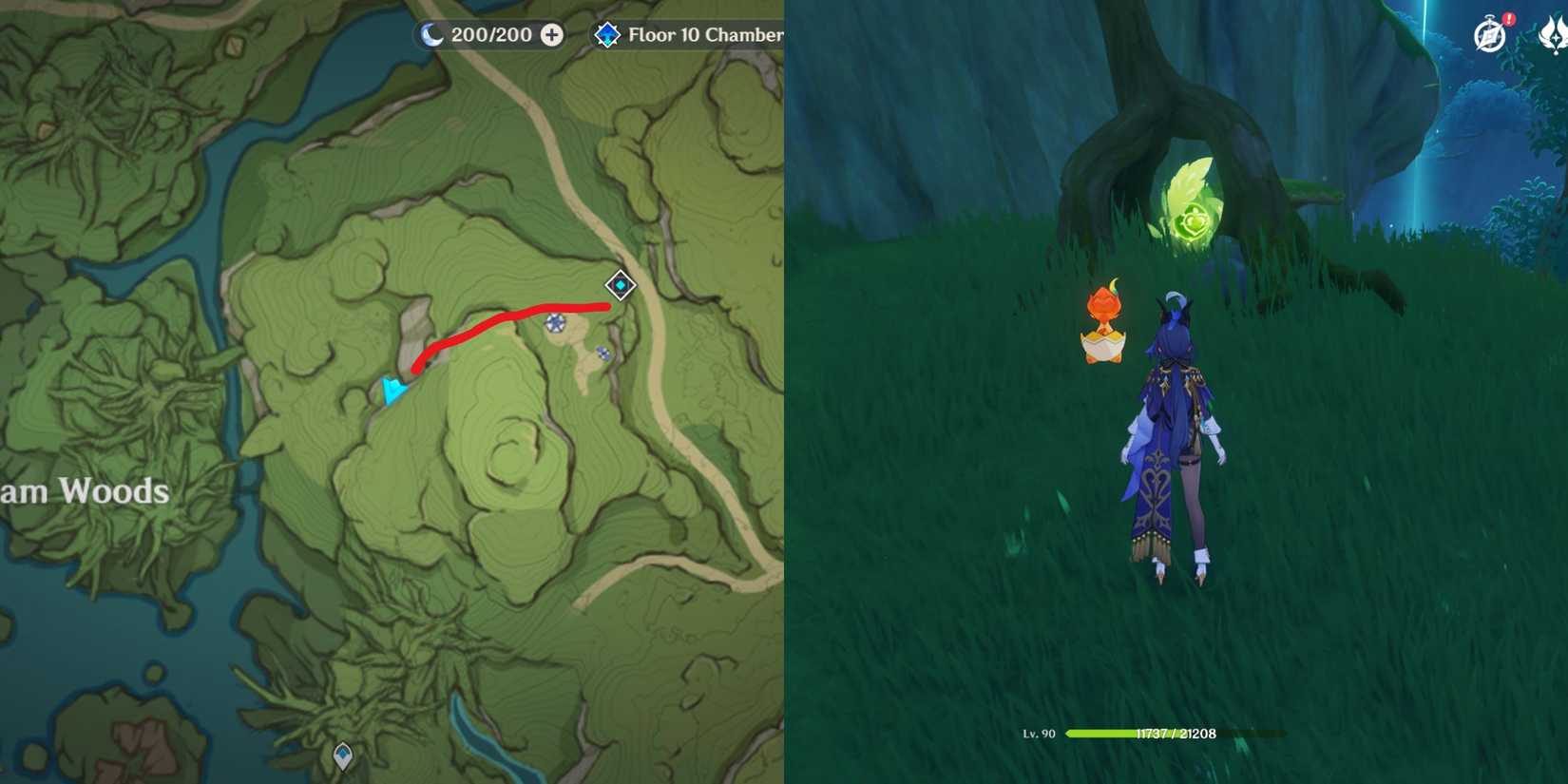Open the Floor 10 Chamber navigation entry
The width and height of the screenshot is (1568, 784).
pyautogui.click(x=708, y=35)
